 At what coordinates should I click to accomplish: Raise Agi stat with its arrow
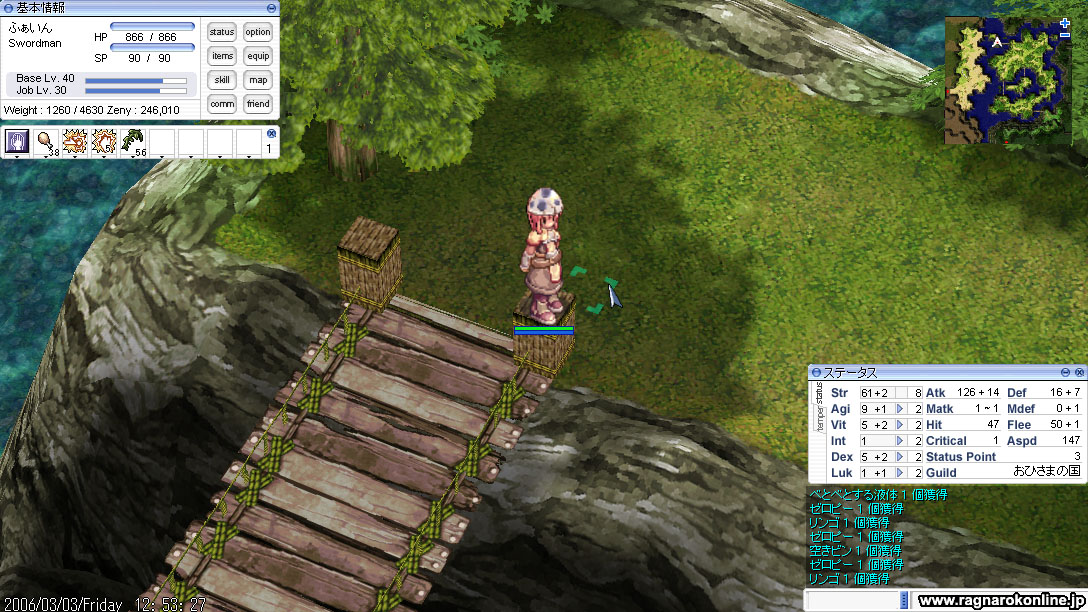click(900, 409)
